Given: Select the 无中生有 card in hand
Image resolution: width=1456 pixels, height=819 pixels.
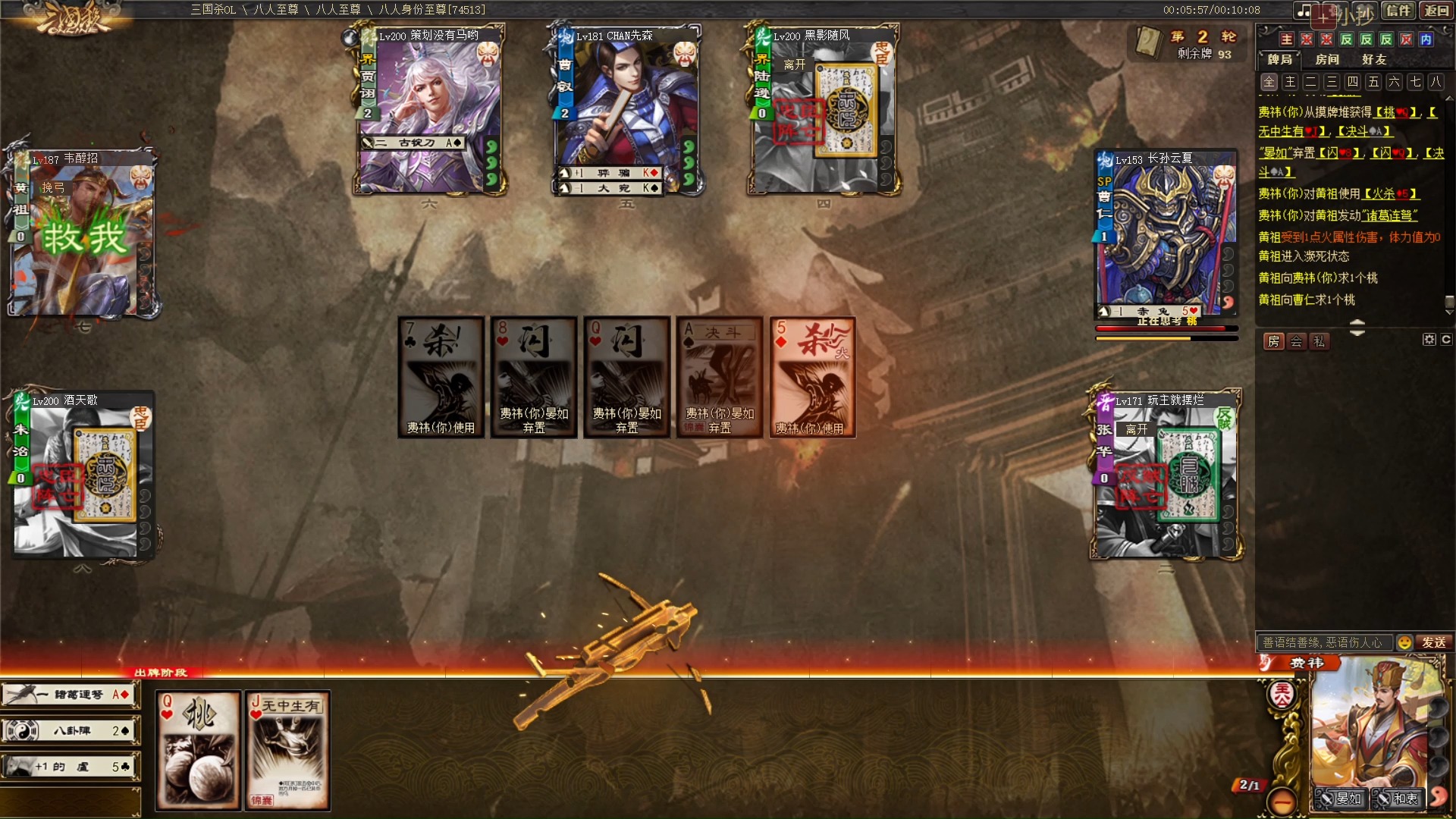Looking at the screenshot, I should point(288,749).
